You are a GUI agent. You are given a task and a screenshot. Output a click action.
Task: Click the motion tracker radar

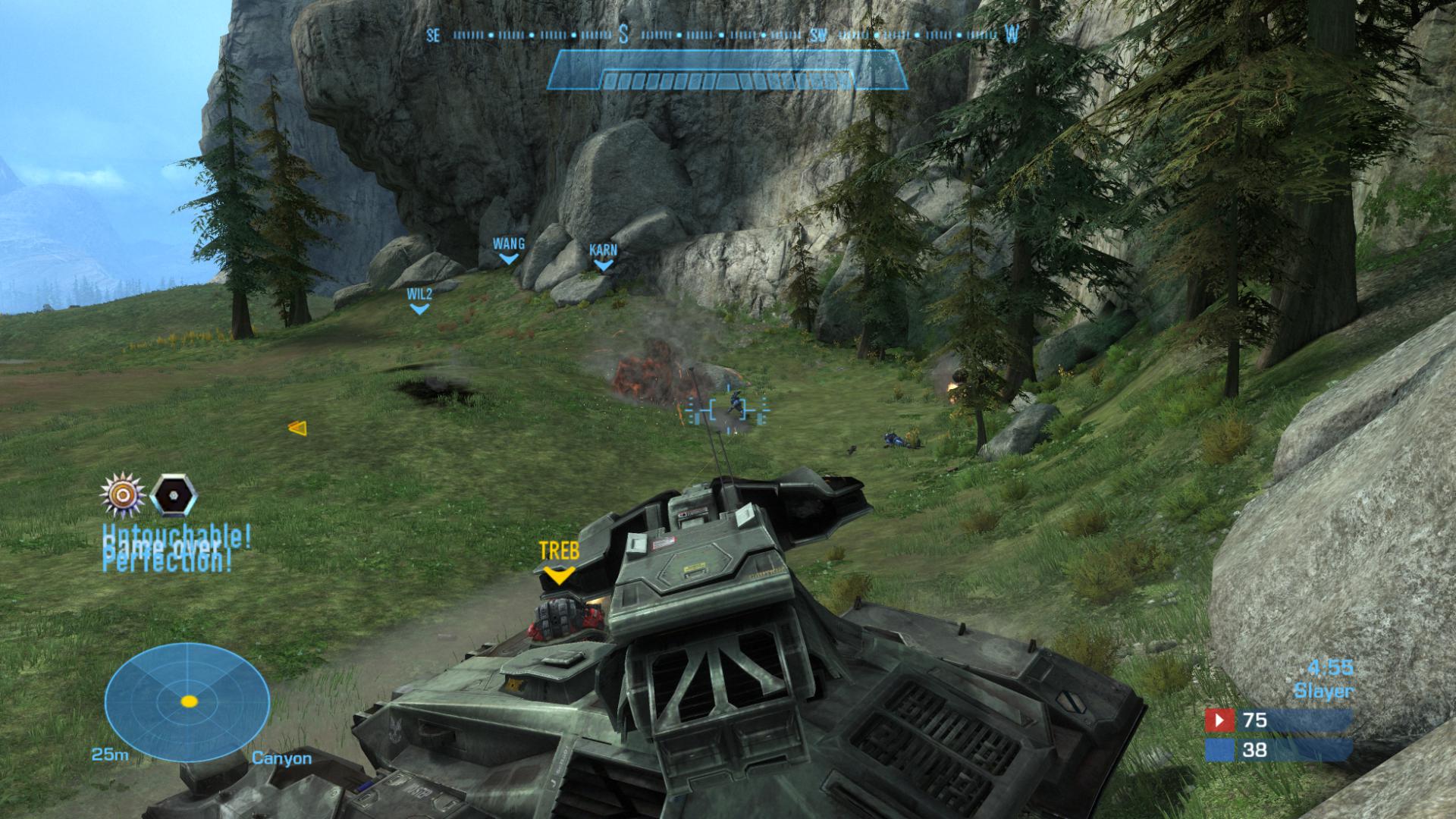click(x=187, y=701)
